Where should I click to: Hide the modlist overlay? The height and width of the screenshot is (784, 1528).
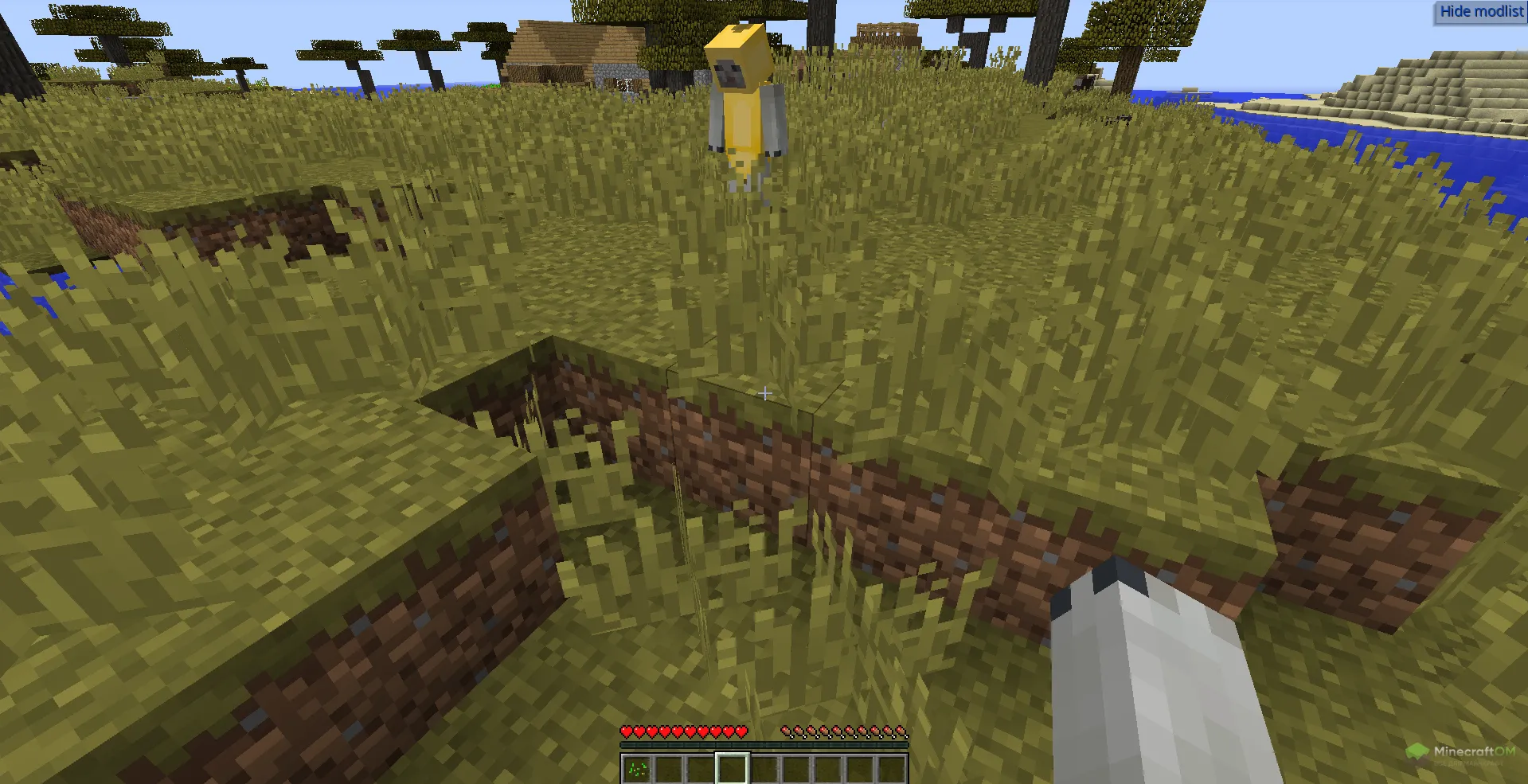tap(1480, 12)
